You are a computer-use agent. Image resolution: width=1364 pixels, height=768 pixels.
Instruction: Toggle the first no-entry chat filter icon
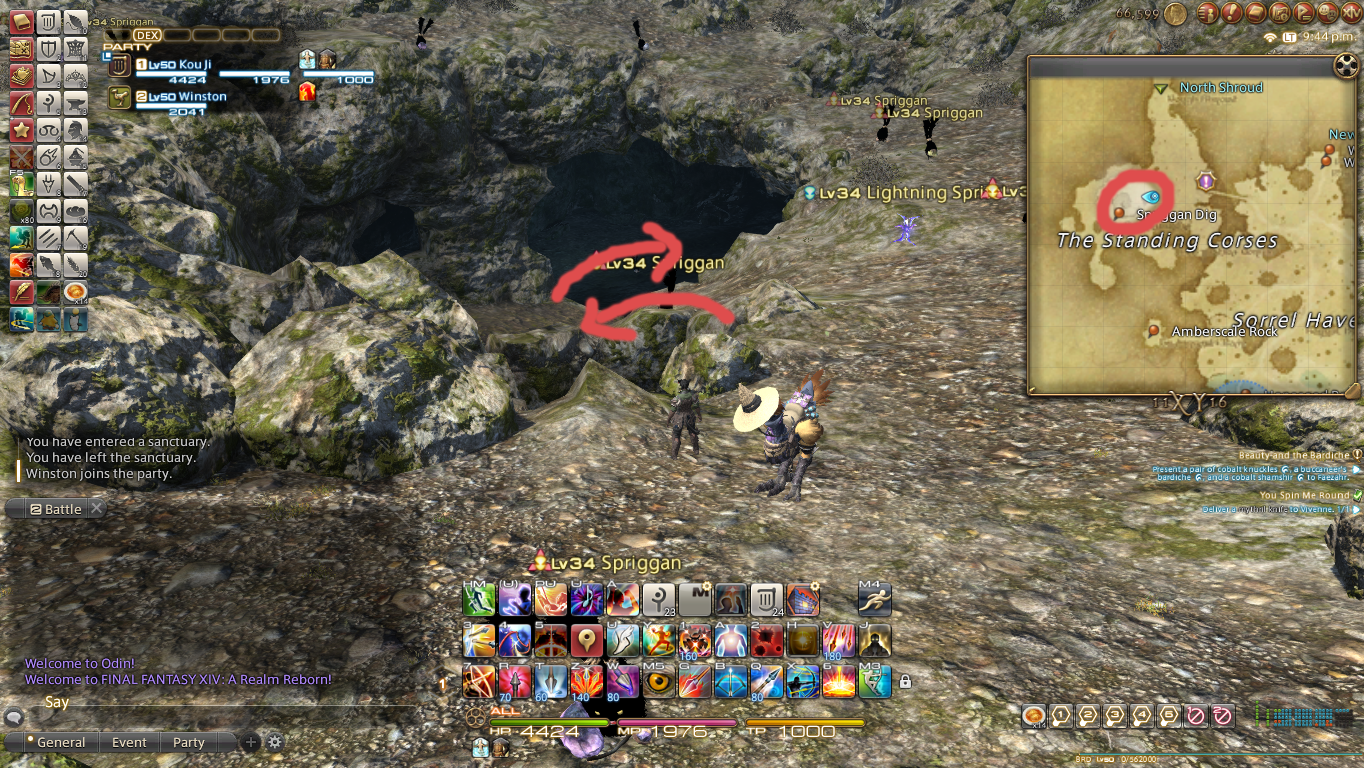[x=1195, y=716]
